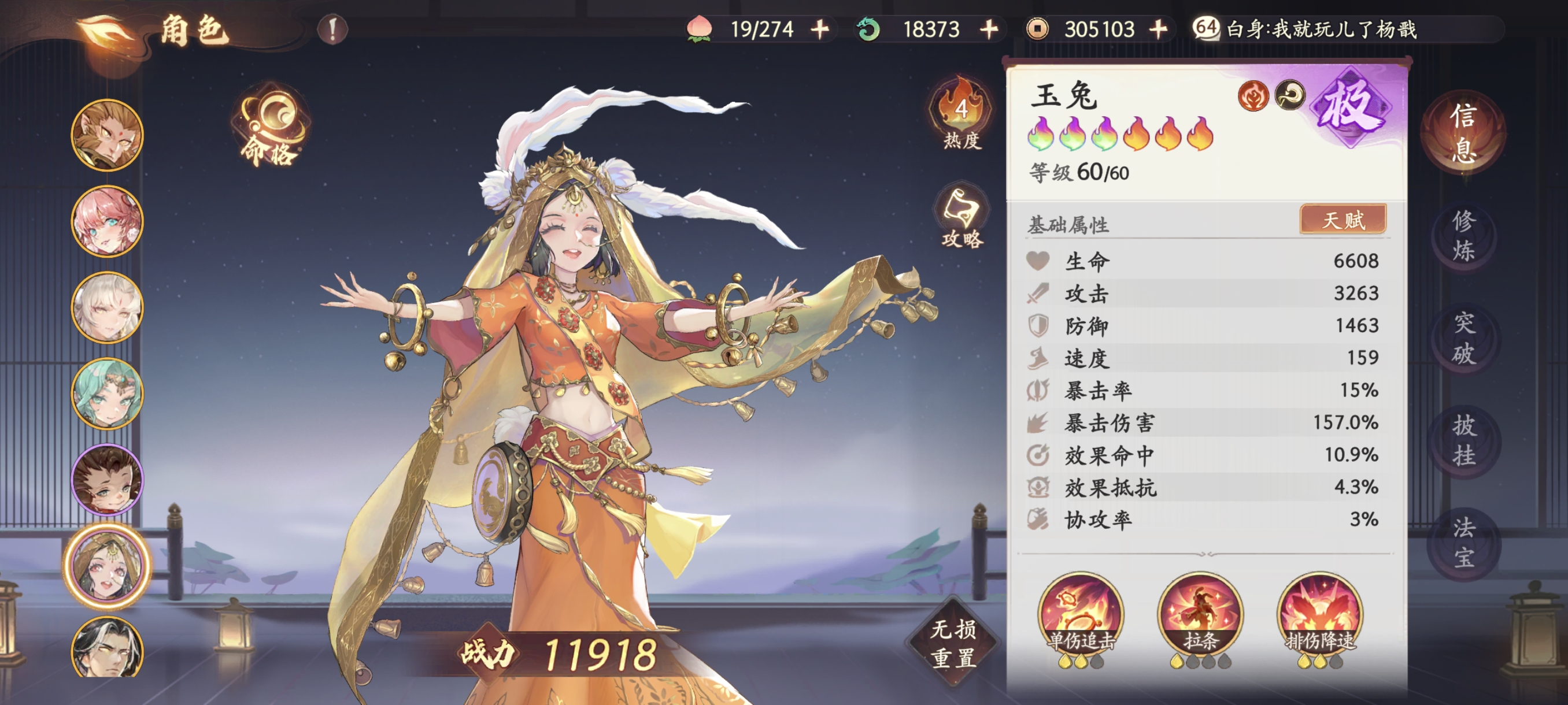Open the 攻略 strategy guide
Screen dimensions: 1568x705
(961, 218)
